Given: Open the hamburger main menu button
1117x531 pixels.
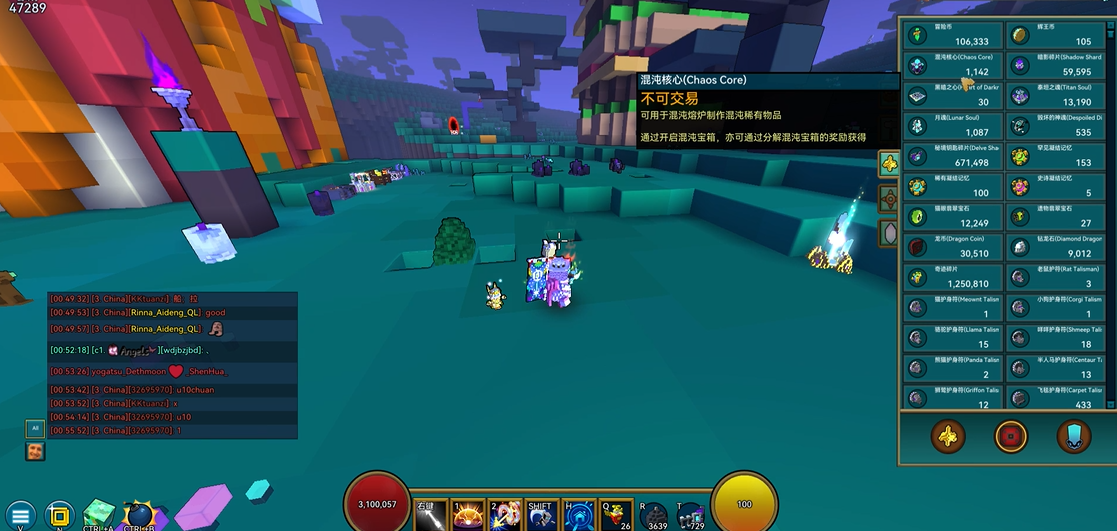Looking at the screenshot, I should [20, 515].
